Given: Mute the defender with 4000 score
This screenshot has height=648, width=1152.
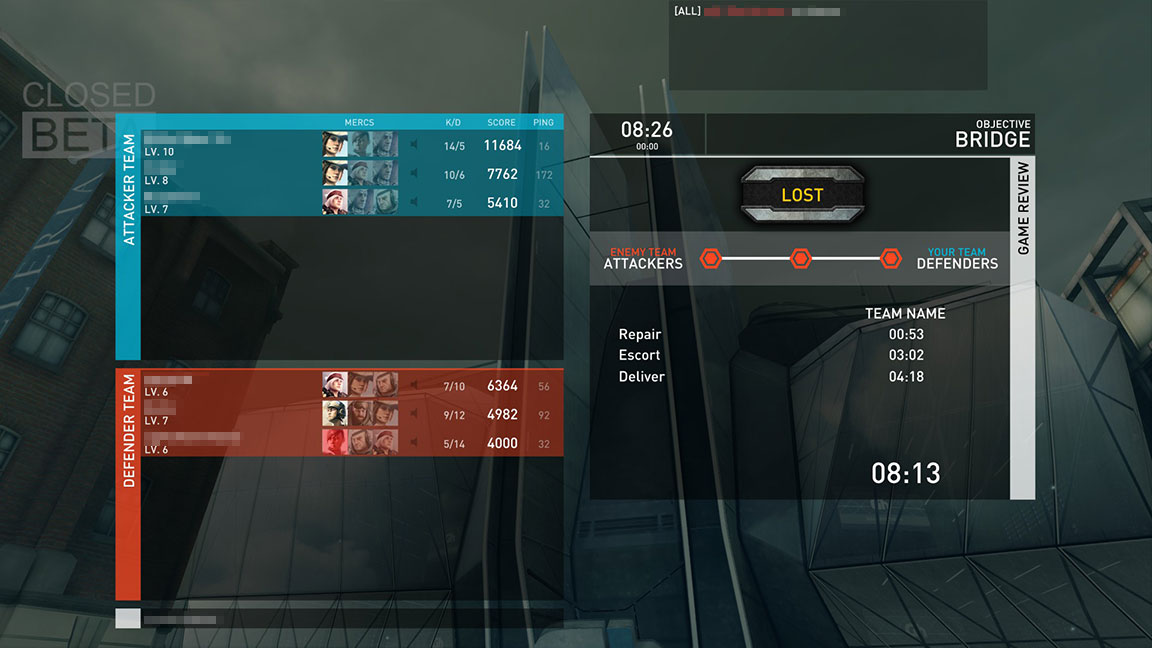Looking at the screenshot, I should tap(412, 443).
